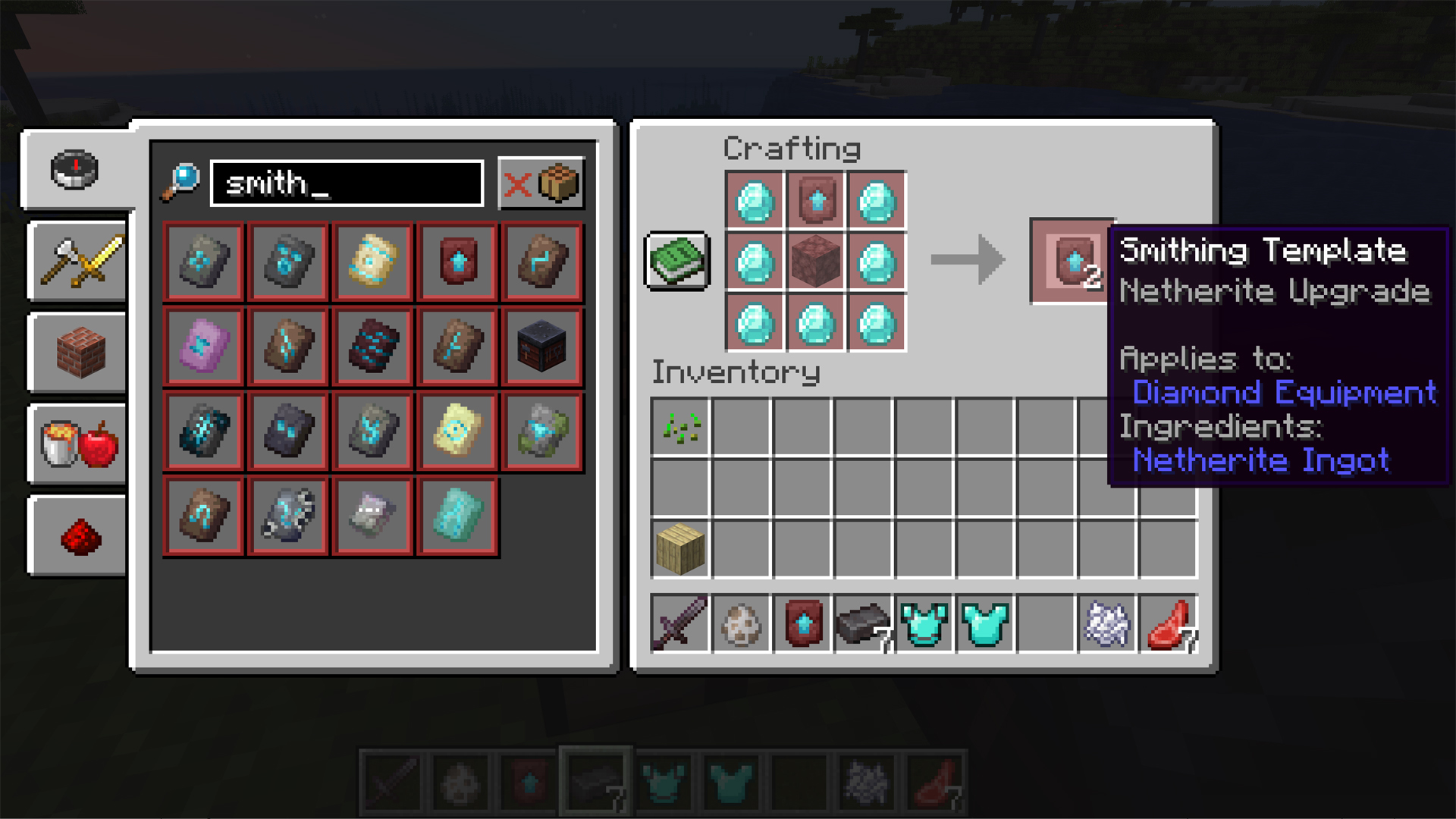This screenshot has width=1456, height=819.
Task: Grab a diamond from the crafting grid
Action: click(755, 201)
